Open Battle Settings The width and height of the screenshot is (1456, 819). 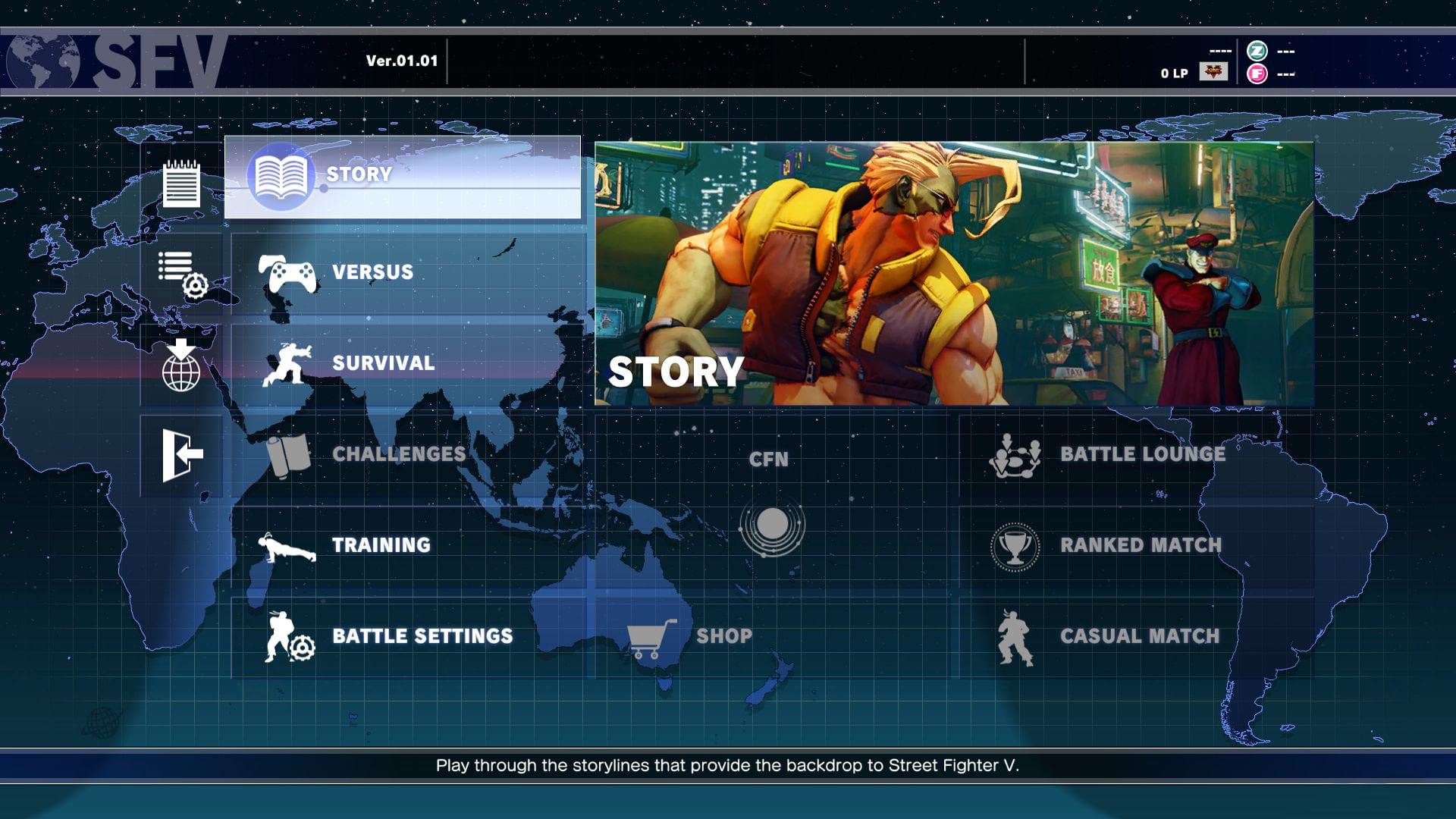pos(408,636)
